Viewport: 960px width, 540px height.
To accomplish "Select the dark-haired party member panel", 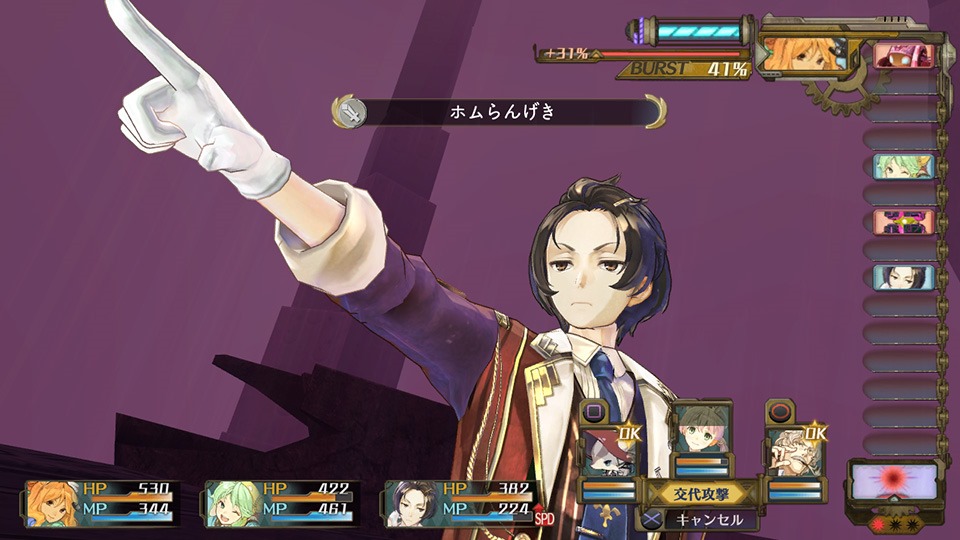I will click(x=462, y=503).
